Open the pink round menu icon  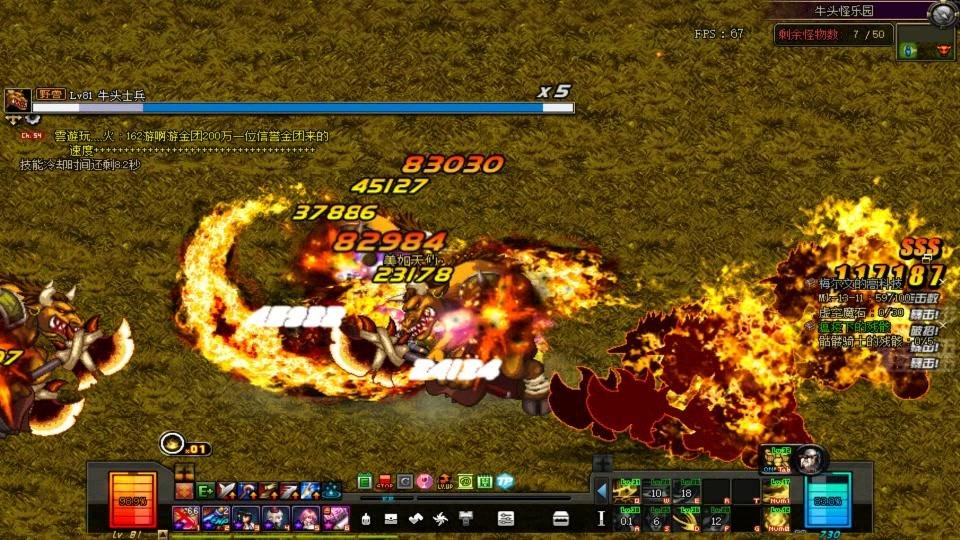pyautogui.click(x=425, y=482)
